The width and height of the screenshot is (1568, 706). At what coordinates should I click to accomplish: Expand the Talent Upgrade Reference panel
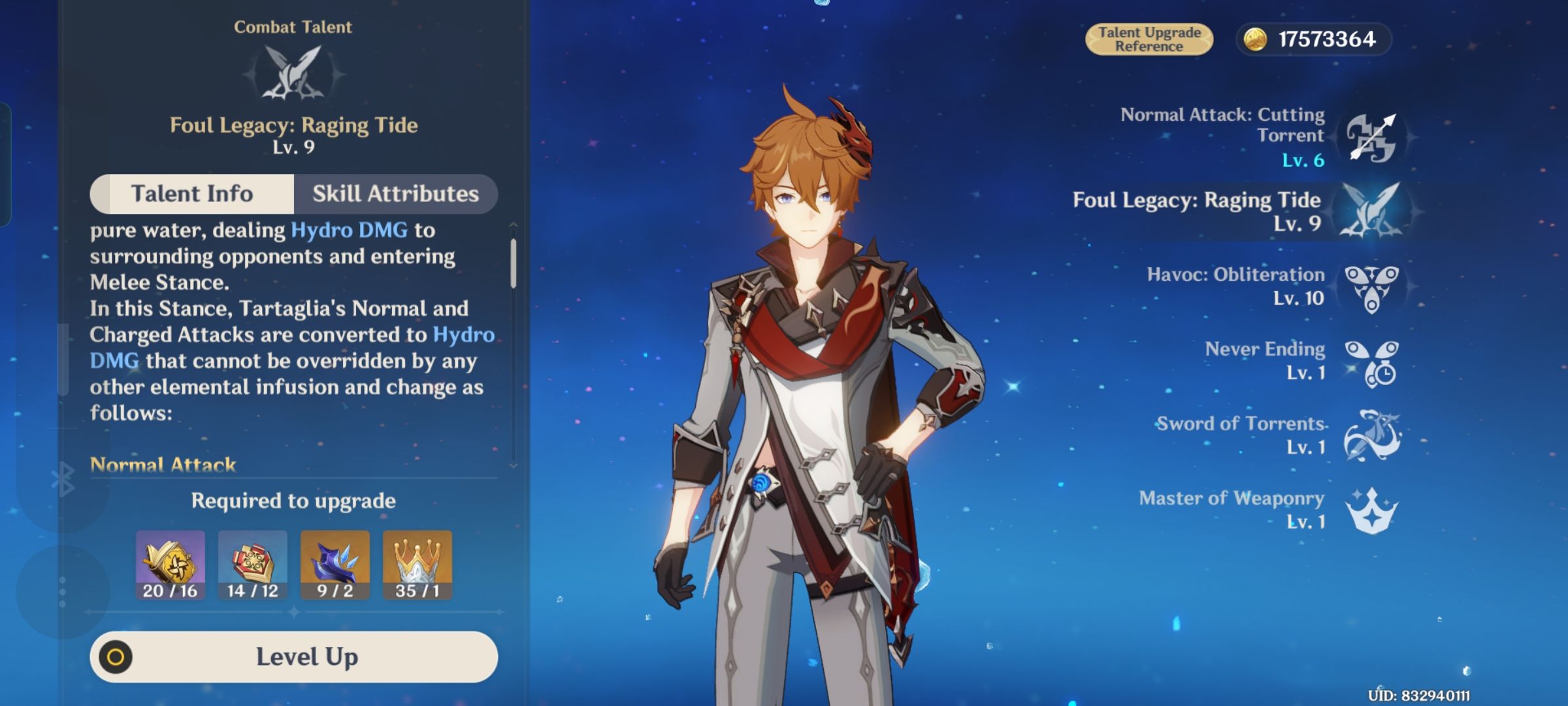pyautogui.click(x=1149, y=37)
